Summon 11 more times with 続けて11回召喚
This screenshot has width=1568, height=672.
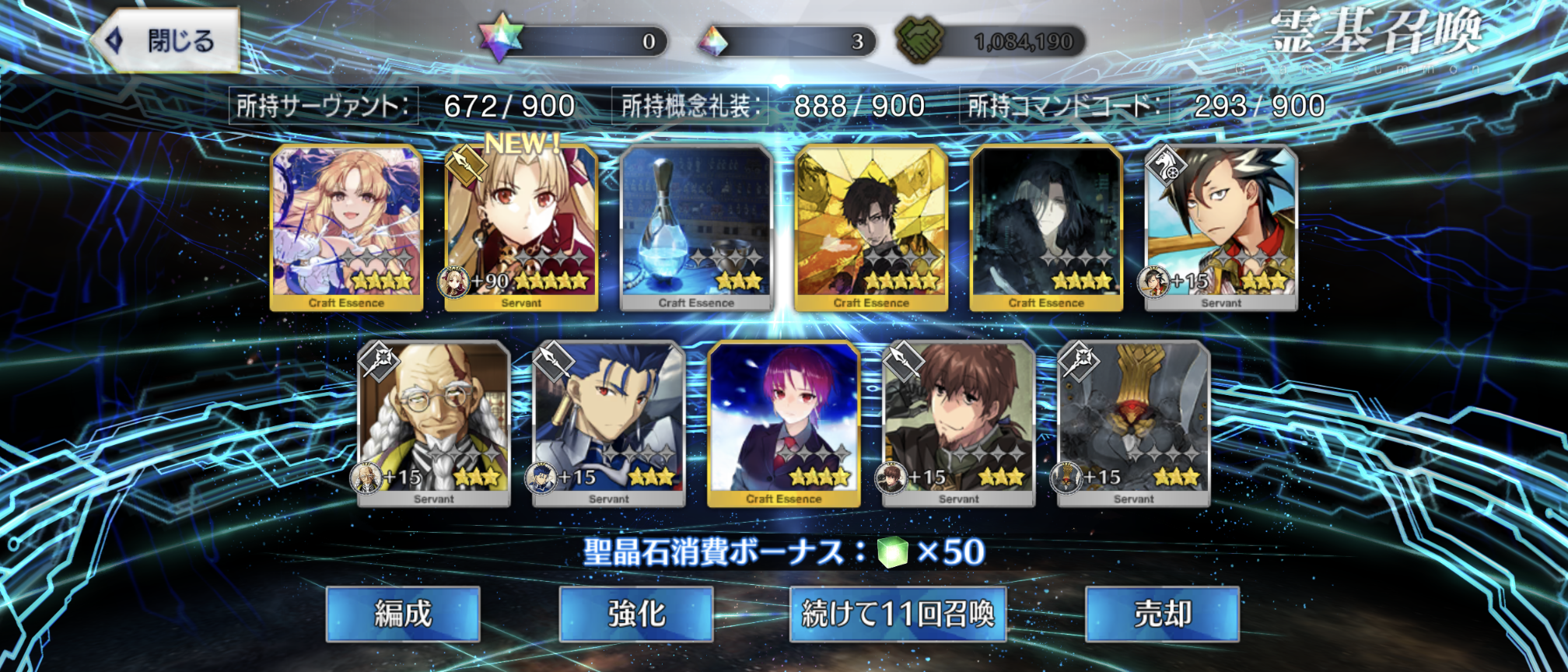(898, 614)
